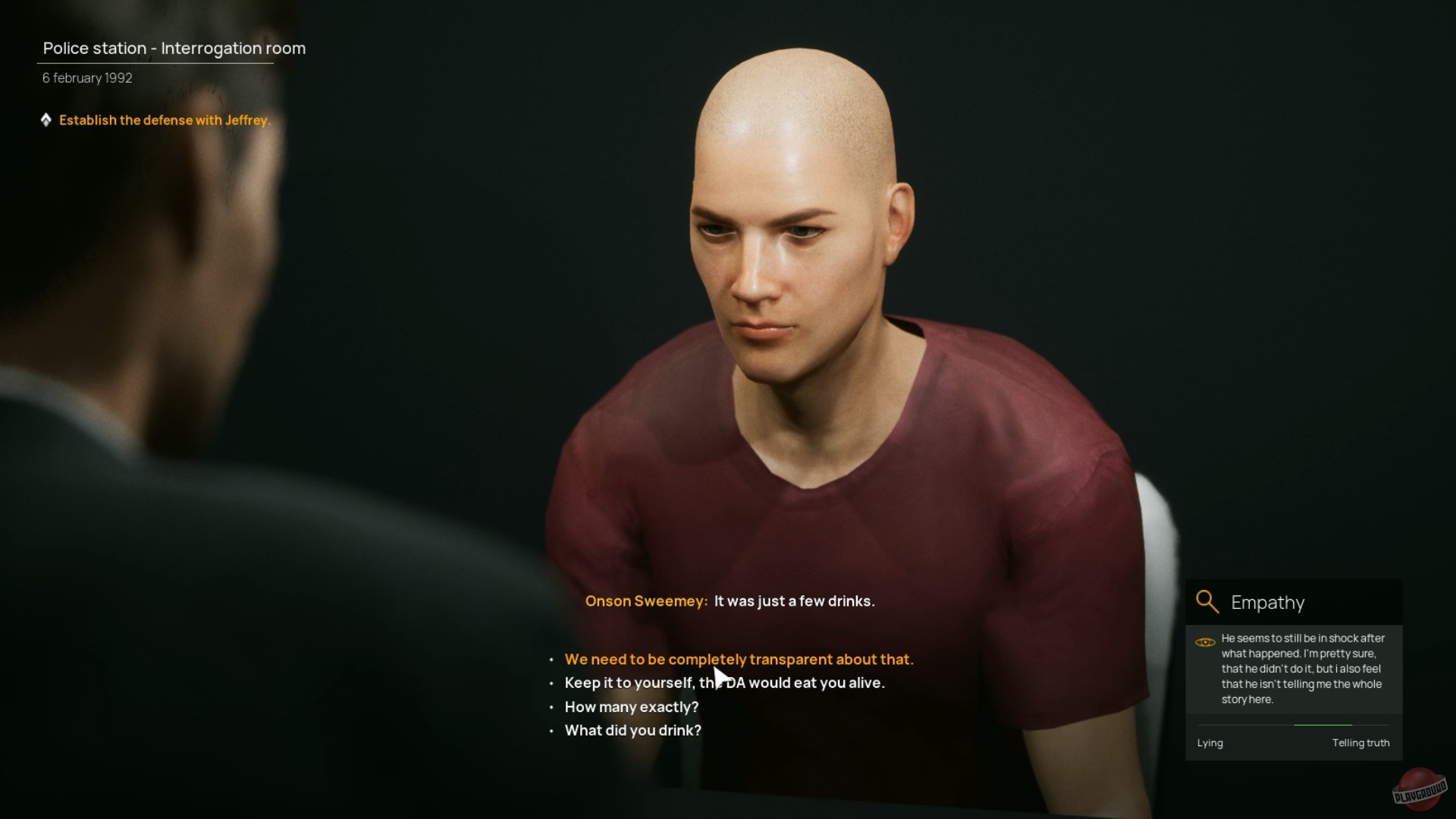Click the 'Lying' label on the gauge
1456x819 pixels.
1210,743
